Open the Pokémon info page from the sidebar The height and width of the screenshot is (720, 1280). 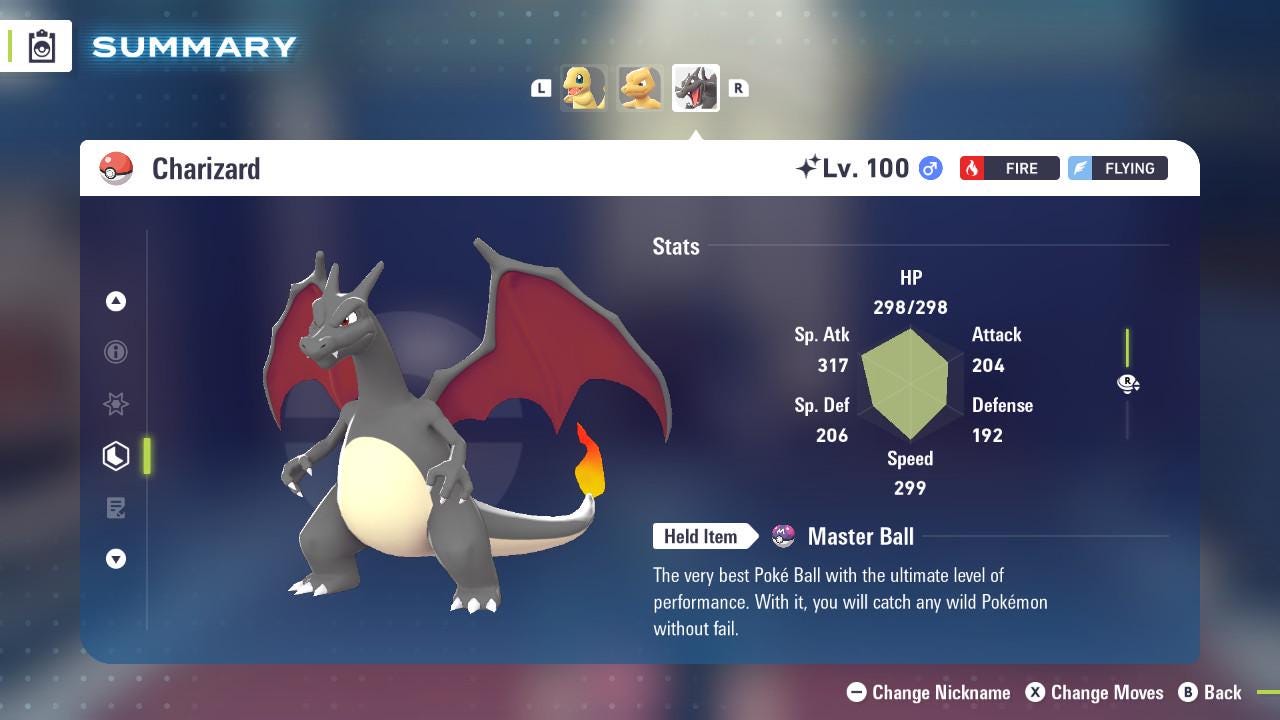pos(116,352)
